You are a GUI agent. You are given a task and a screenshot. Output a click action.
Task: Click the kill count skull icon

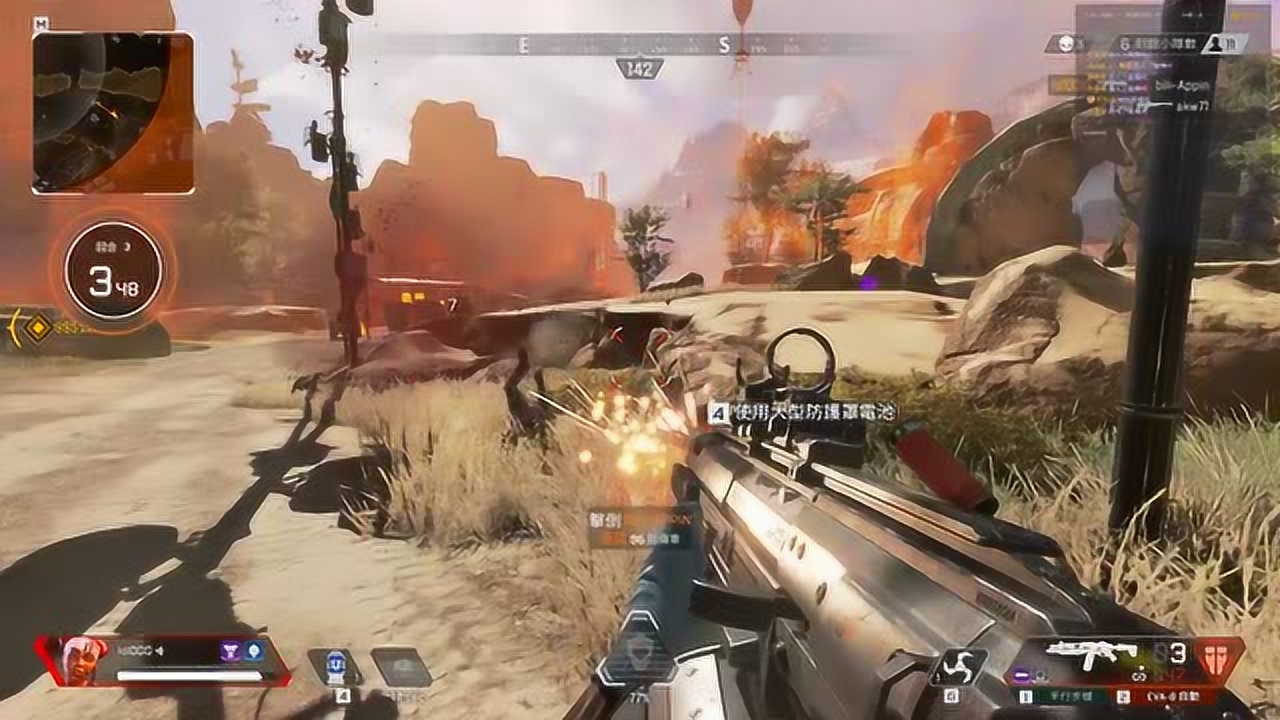(1063, 44)
